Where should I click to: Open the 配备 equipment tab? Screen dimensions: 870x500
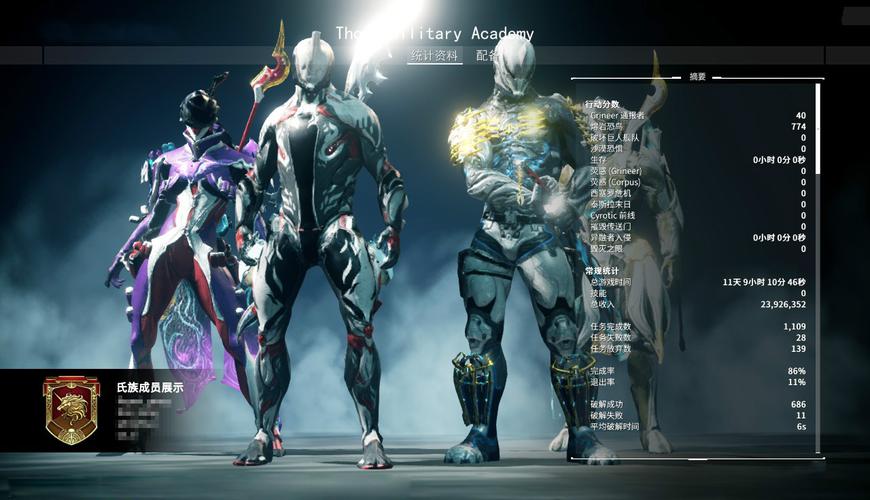click(x=487, y=56)
